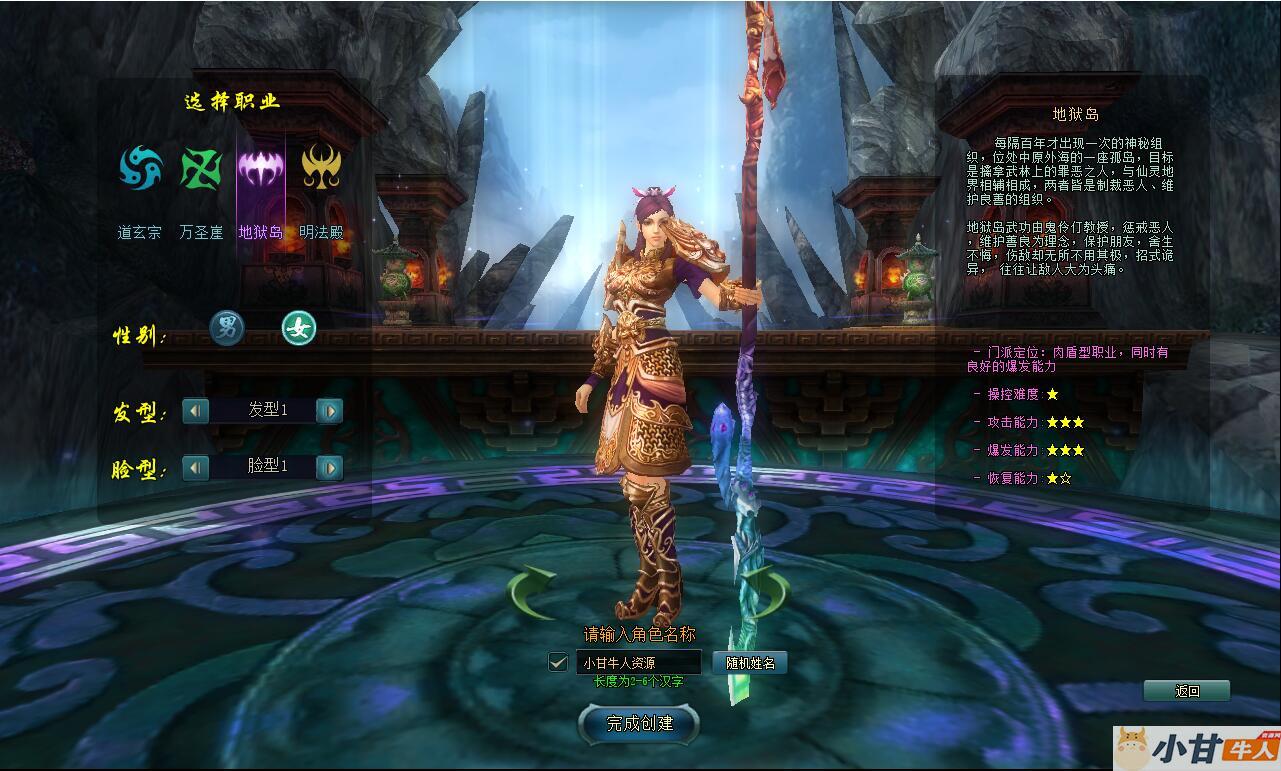Switch to previous hairstyle 发型
The image size is (1281, 771).
[196, 410]
